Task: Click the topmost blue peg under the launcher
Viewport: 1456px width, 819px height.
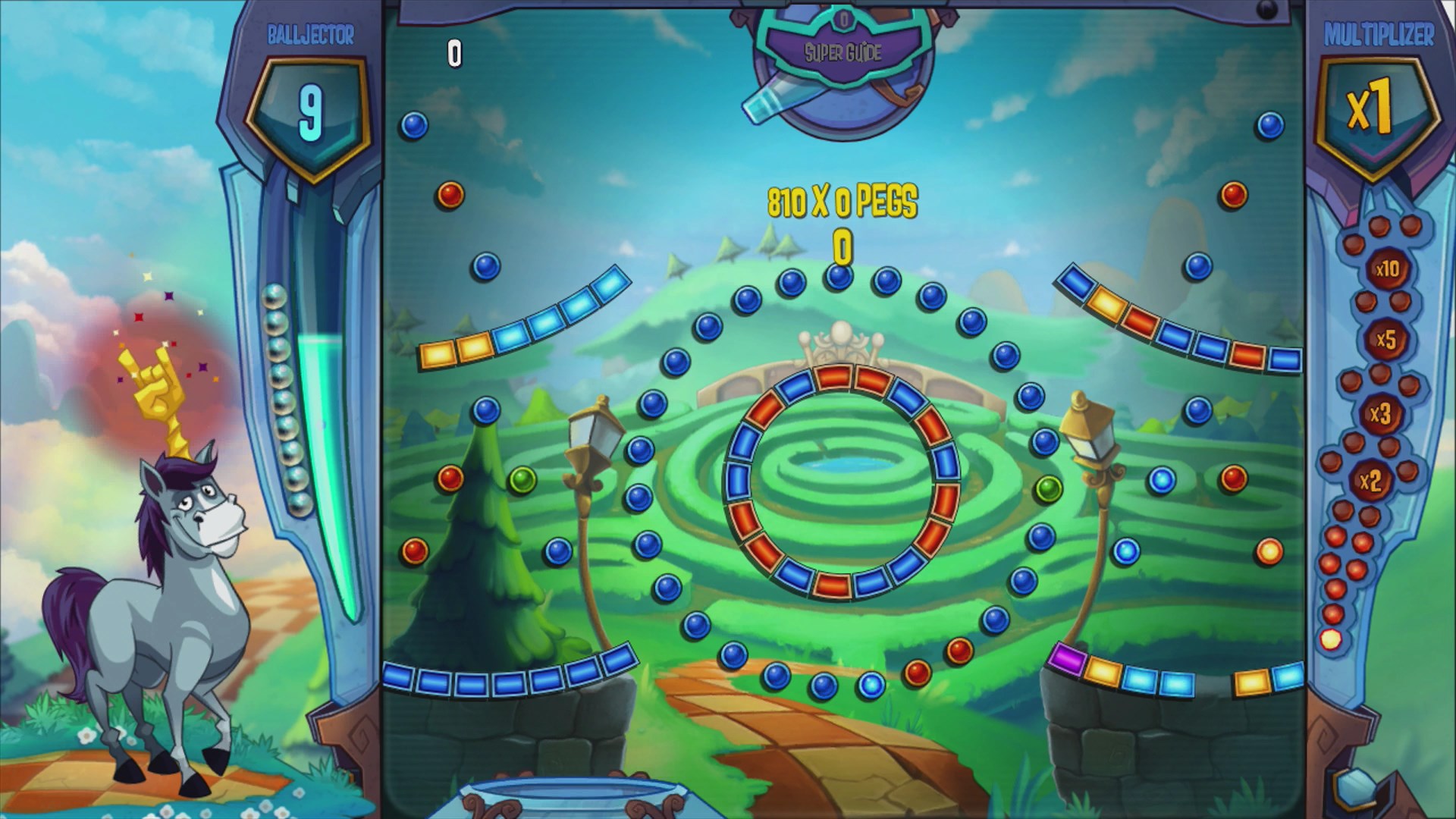Action: pyautogui.click(x=837, y=278)
